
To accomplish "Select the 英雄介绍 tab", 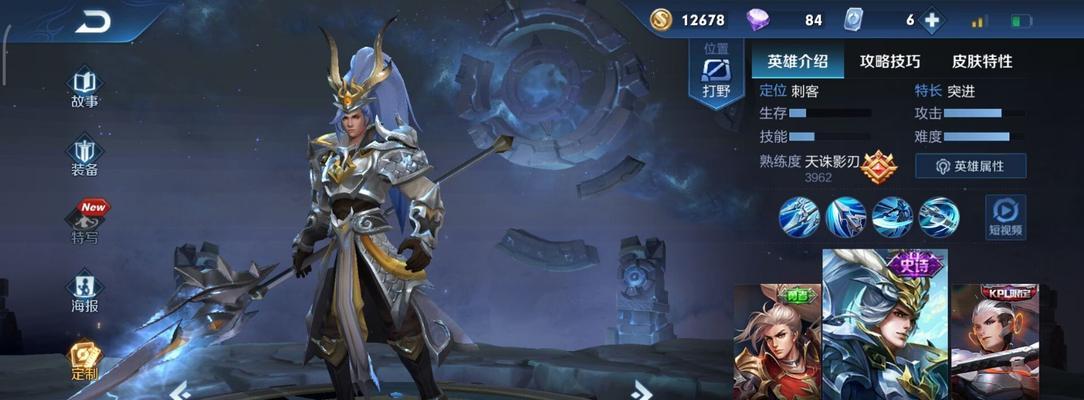I will pyautogui.click(x=797, y=61).
